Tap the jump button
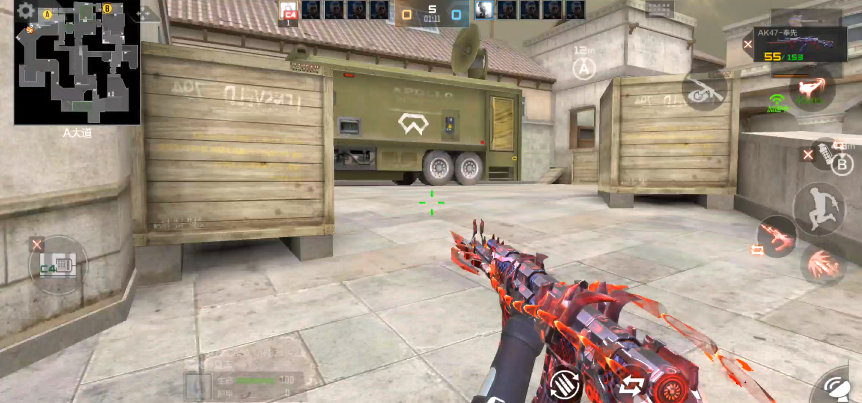Viewport: 862px width, 403px height. click(817, 208)
